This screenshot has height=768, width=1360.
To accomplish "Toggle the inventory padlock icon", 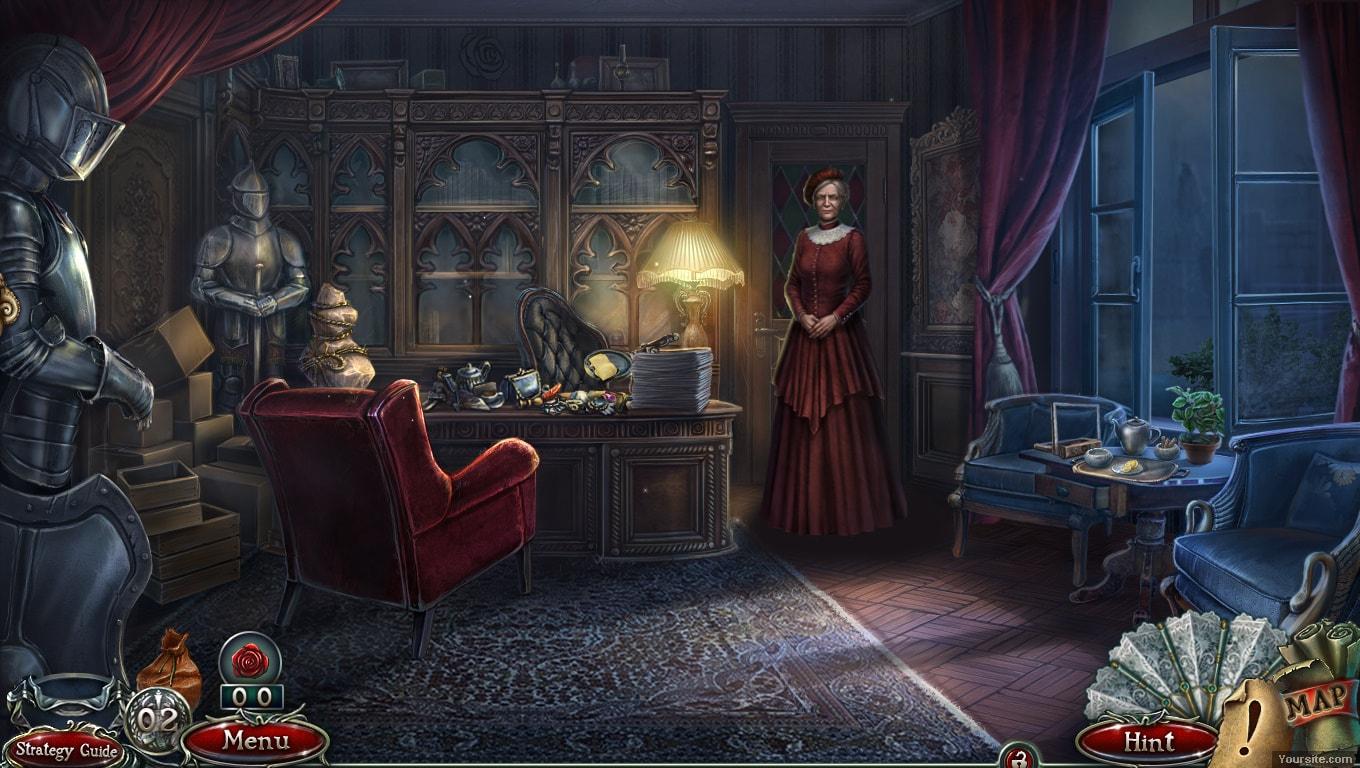I will click(1019, 758).
